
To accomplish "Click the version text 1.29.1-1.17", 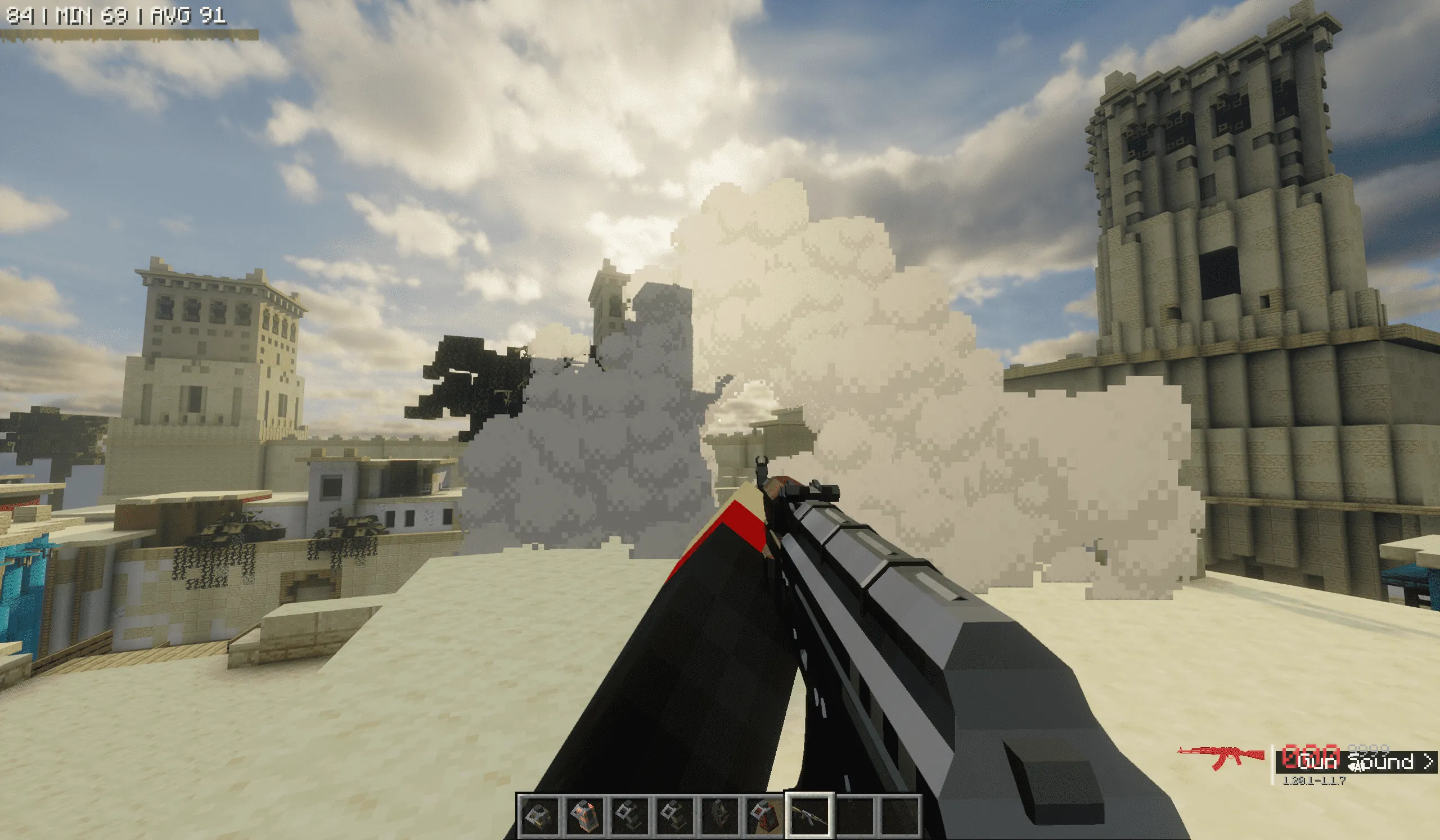I will click(x=1315, y=781).
